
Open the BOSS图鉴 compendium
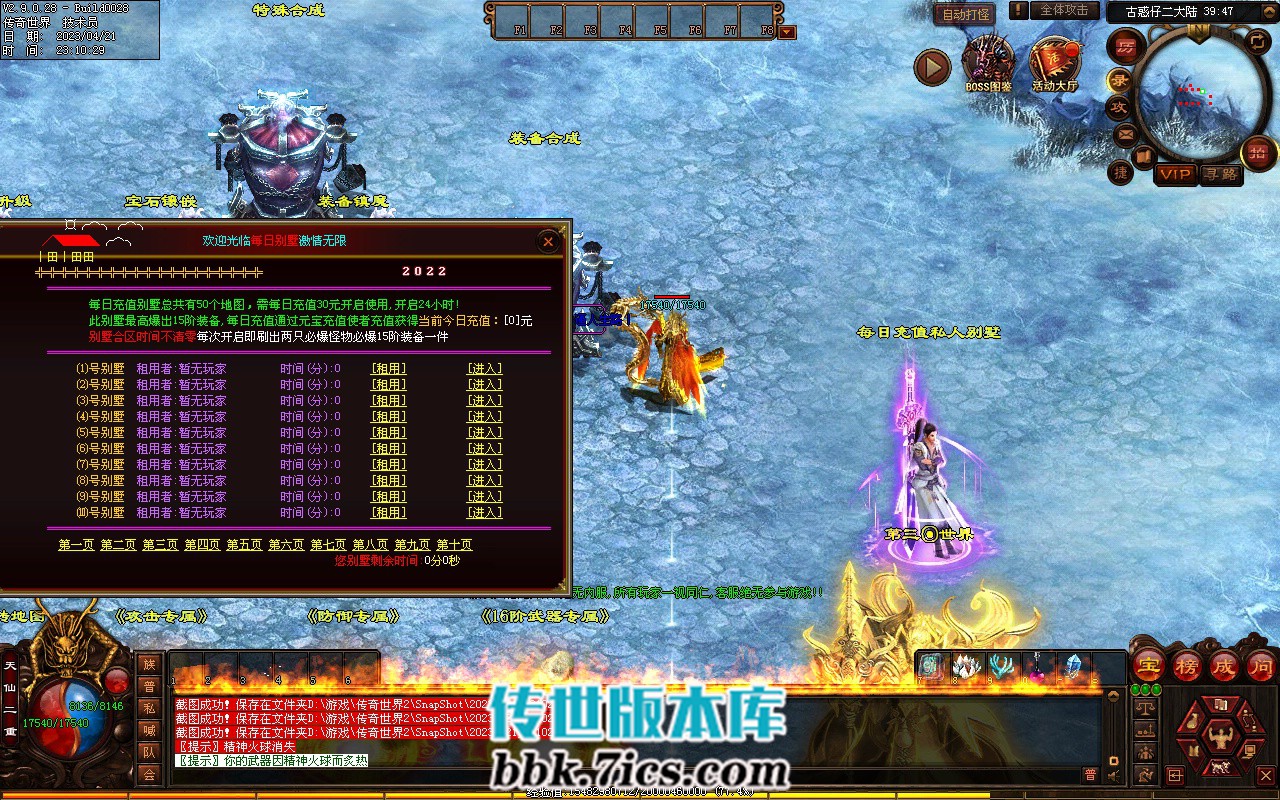tap(987, 65)
